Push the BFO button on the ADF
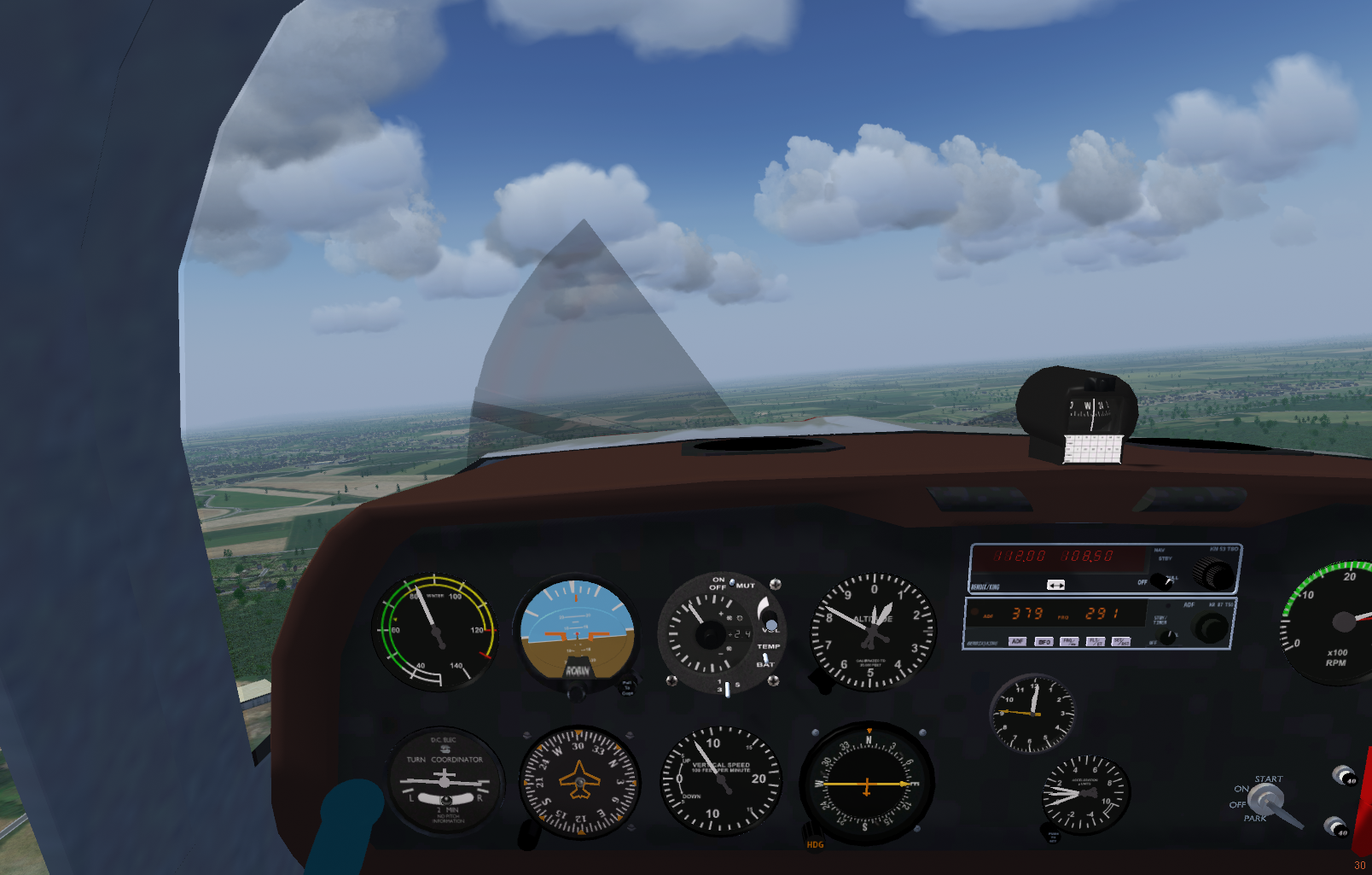 click(x=1044, y=641)
